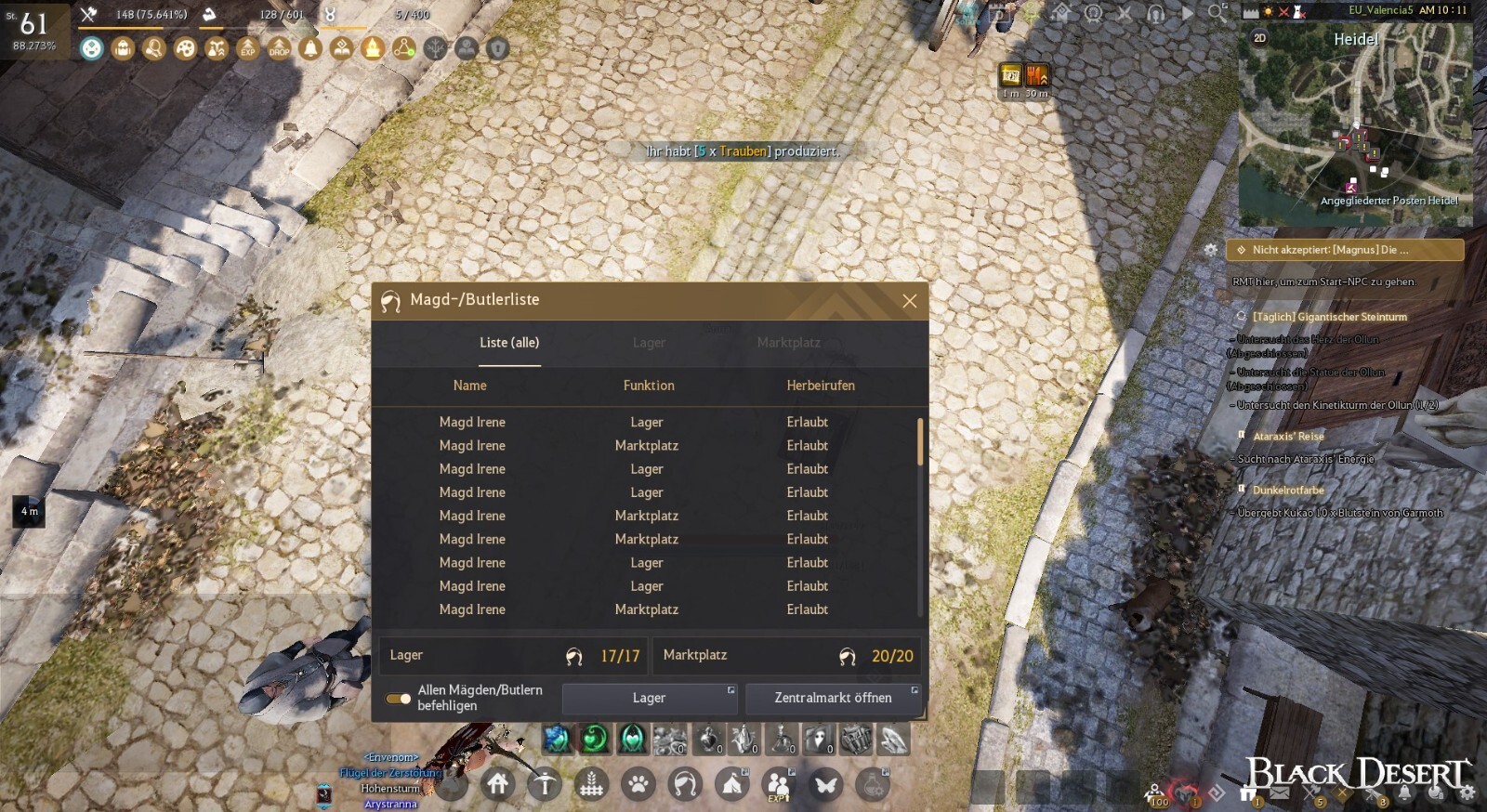Image resolution: width=1487 pixels, height=812 pixels.
Task: Open the campfire icon in the top bar
Action: tap(373, 48)
